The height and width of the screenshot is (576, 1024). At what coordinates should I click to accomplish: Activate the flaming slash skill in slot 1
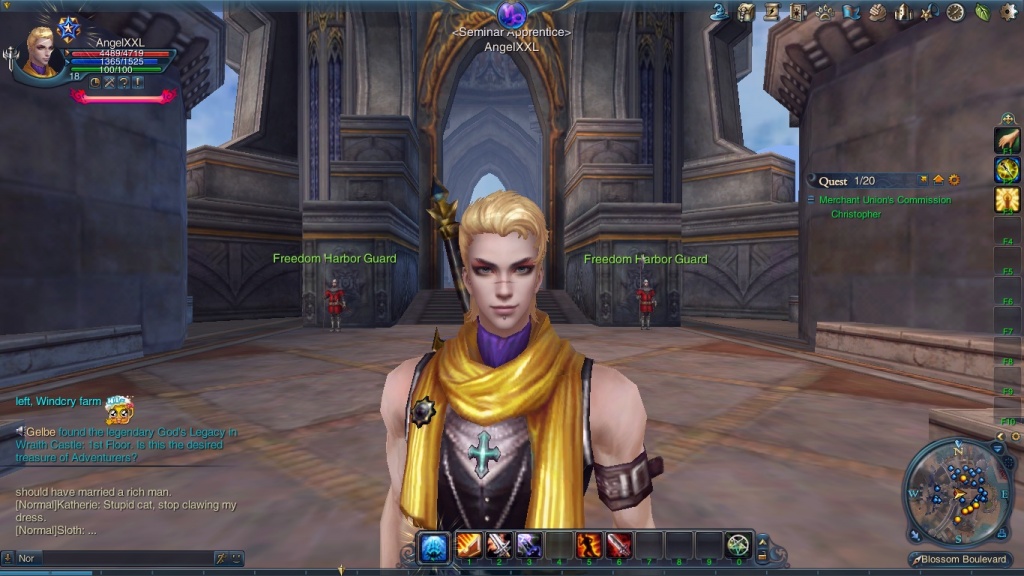(469, 546)
